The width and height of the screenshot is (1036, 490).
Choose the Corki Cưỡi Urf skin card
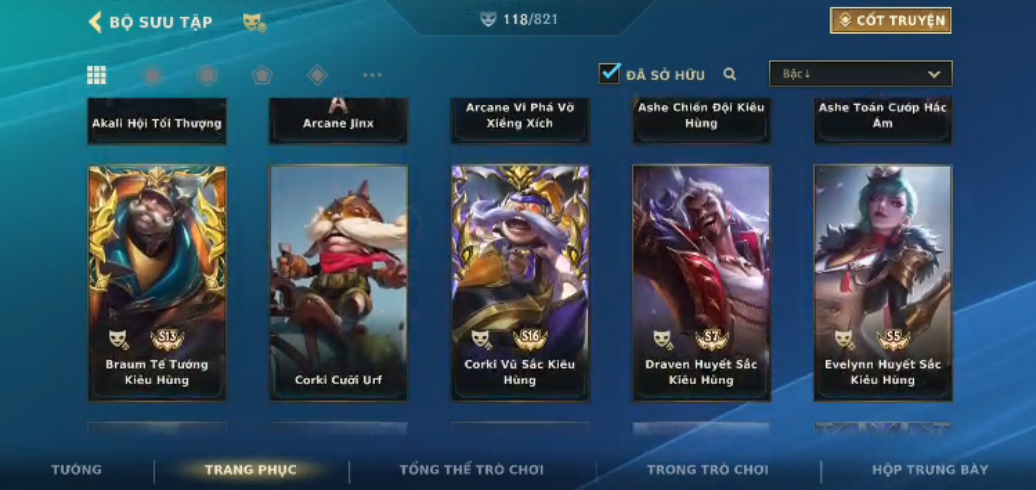(x=338, y=283)
